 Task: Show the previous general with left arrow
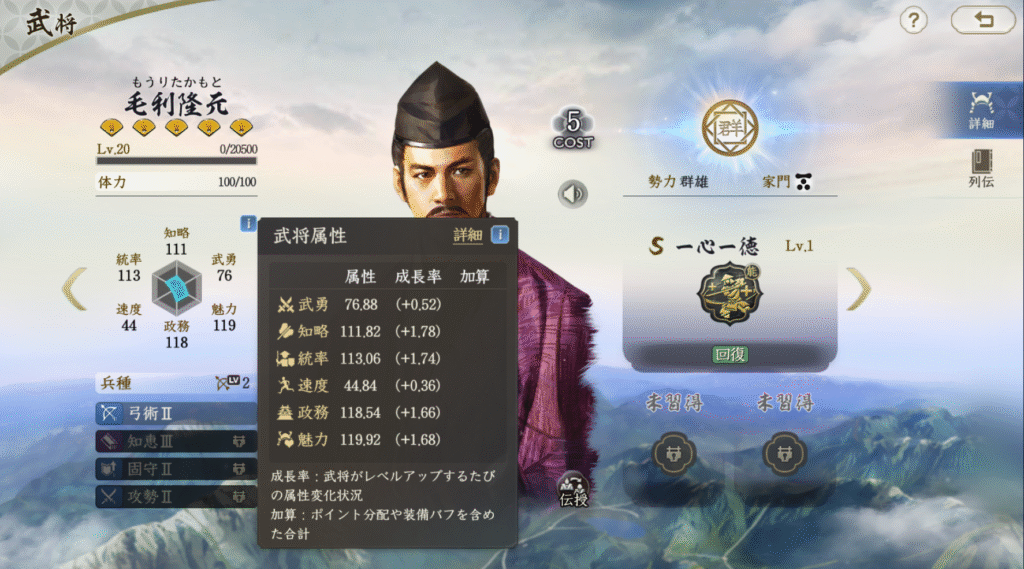75,289
